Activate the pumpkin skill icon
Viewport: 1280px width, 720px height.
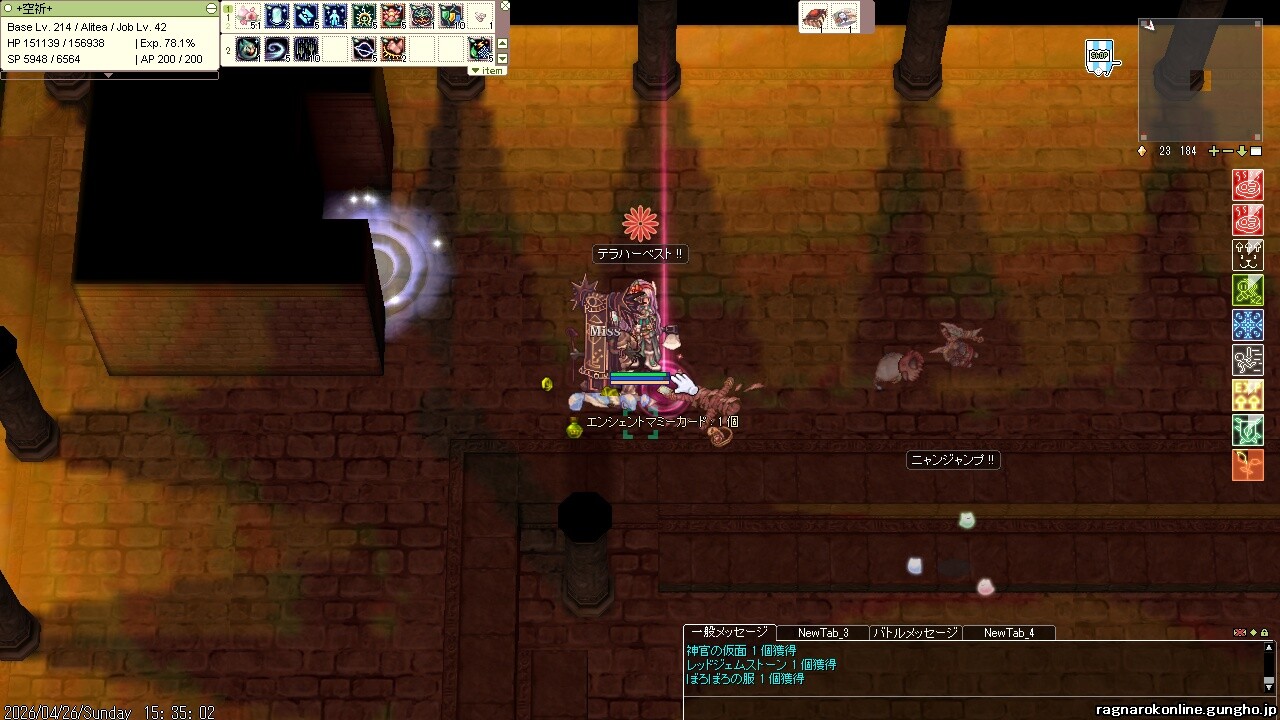coord(422,16)
